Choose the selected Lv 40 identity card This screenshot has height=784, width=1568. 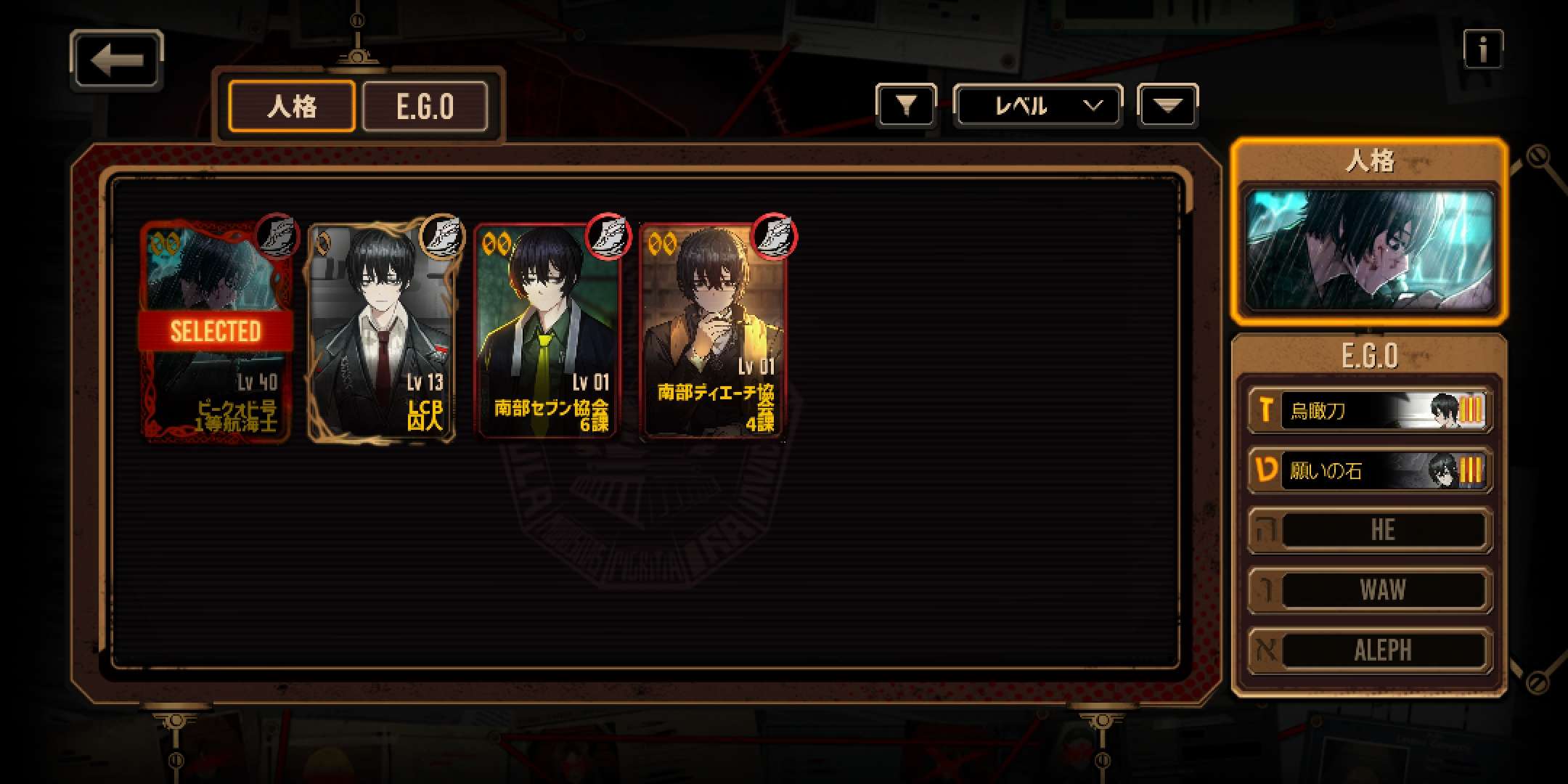click(216, 332)
